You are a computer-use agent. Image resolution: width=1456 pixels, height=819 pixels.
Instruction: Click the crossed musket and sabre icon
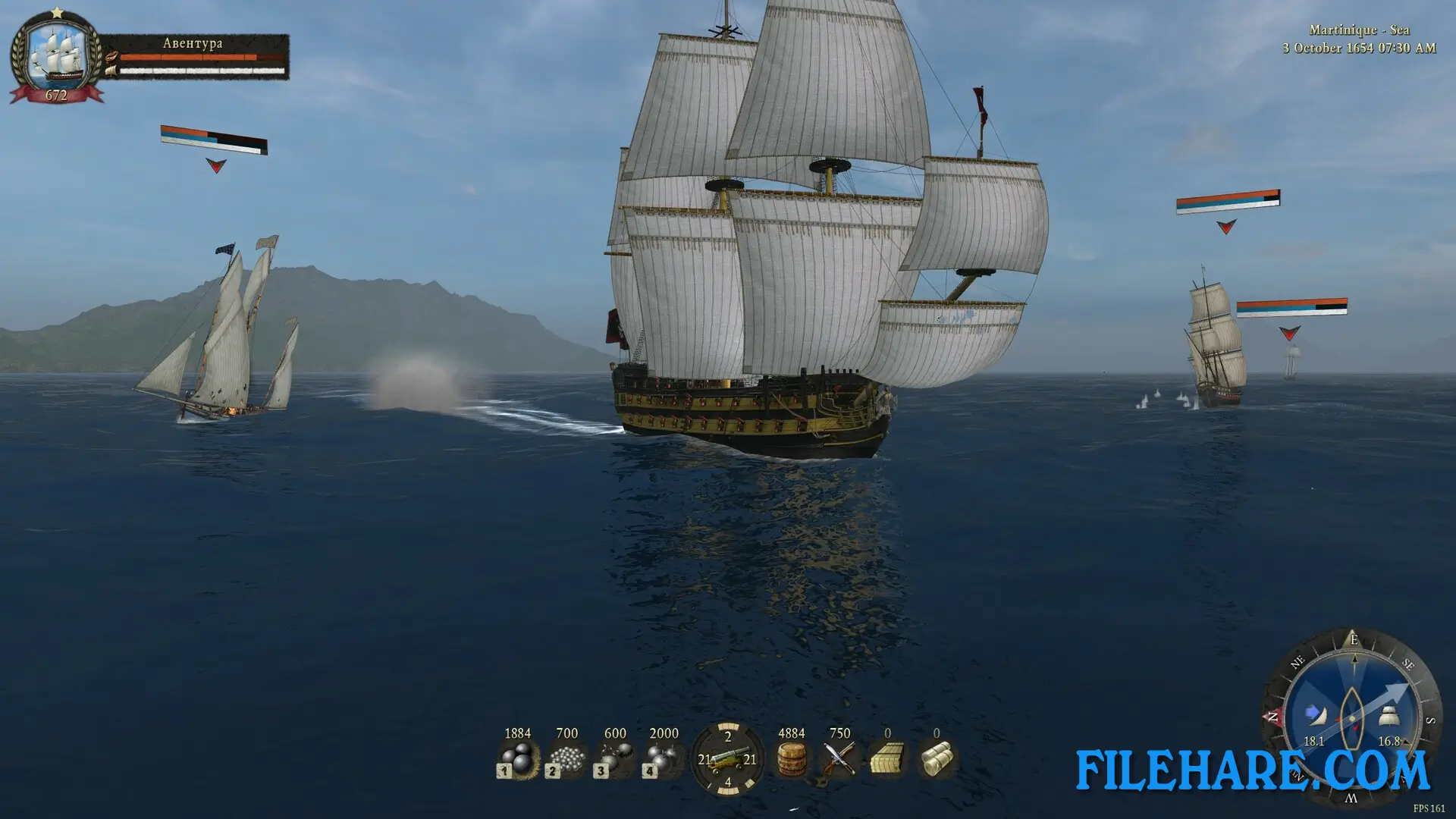[x=839, y=759]
